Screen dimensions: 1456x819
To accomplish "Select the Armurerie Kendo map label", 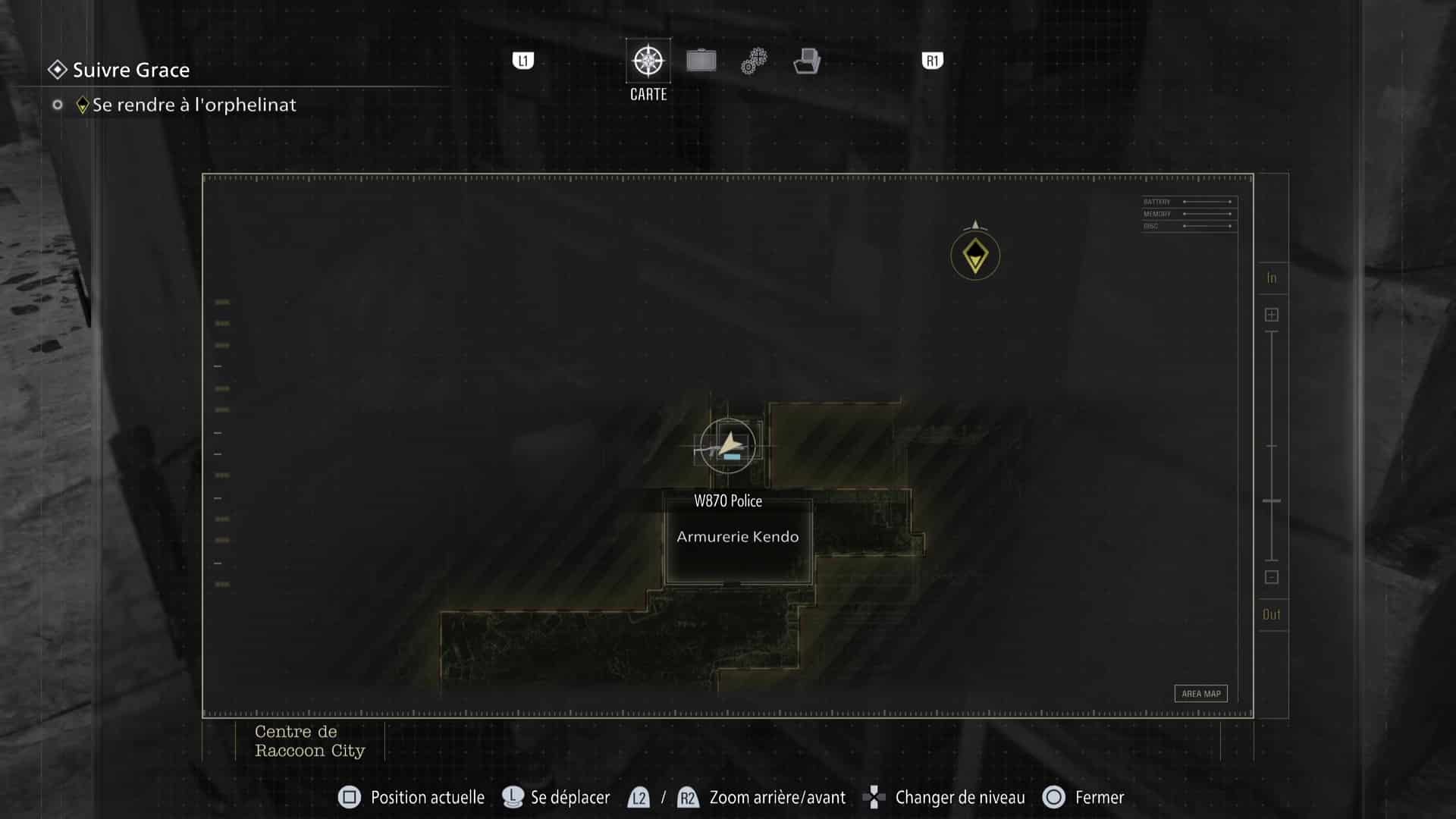I will pyautogui.click(x=738, y=536).
